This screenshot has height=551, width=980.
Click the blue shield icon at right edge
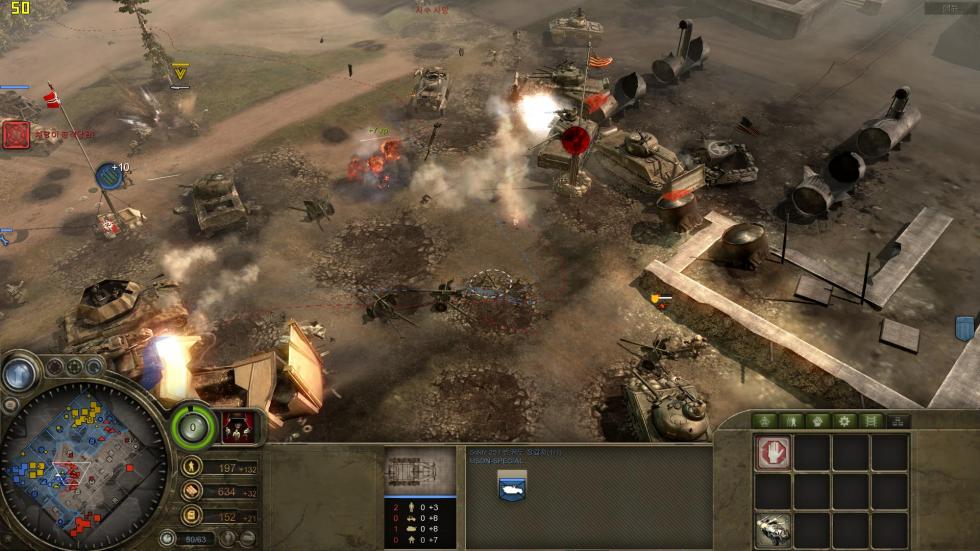(x=964, y=328)
